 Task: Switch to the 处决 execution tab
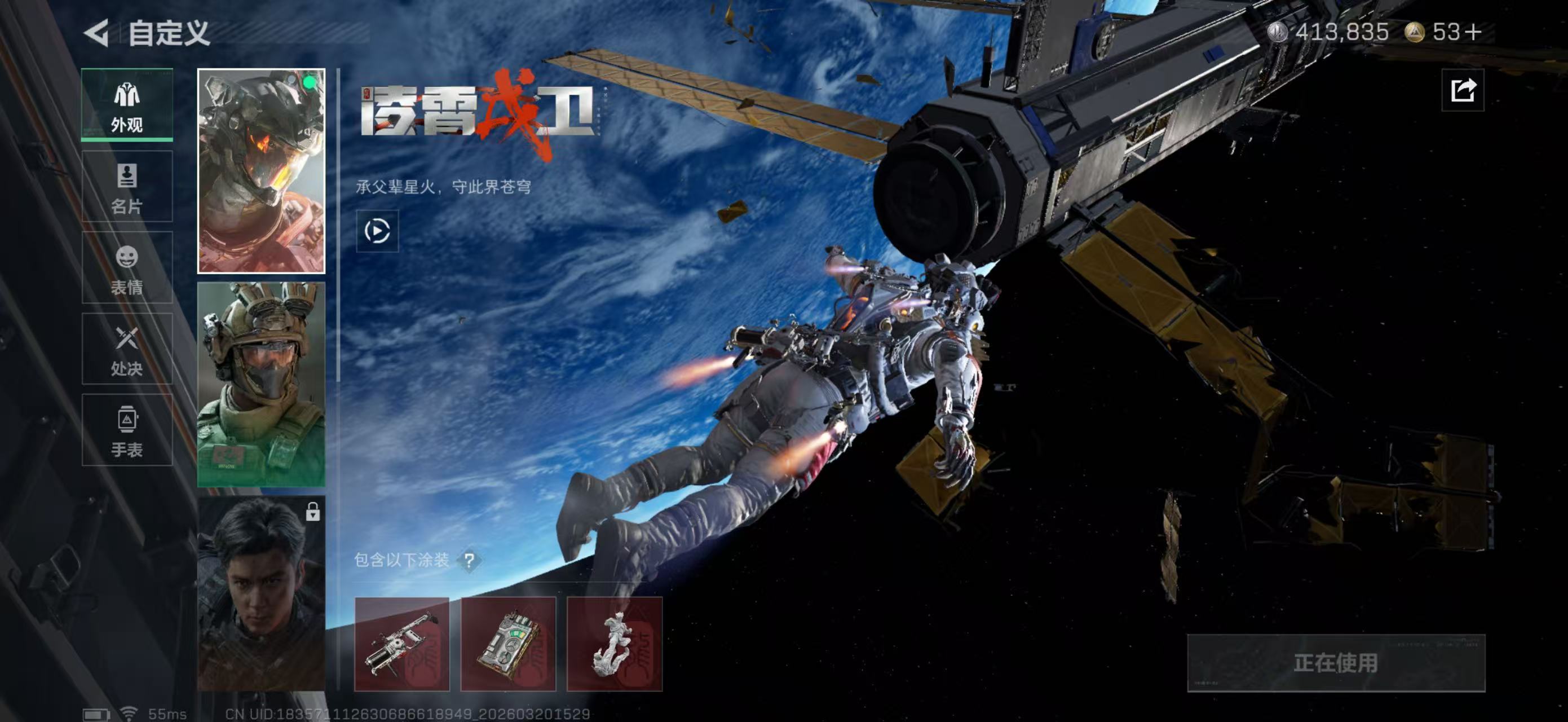coord(127,349)
